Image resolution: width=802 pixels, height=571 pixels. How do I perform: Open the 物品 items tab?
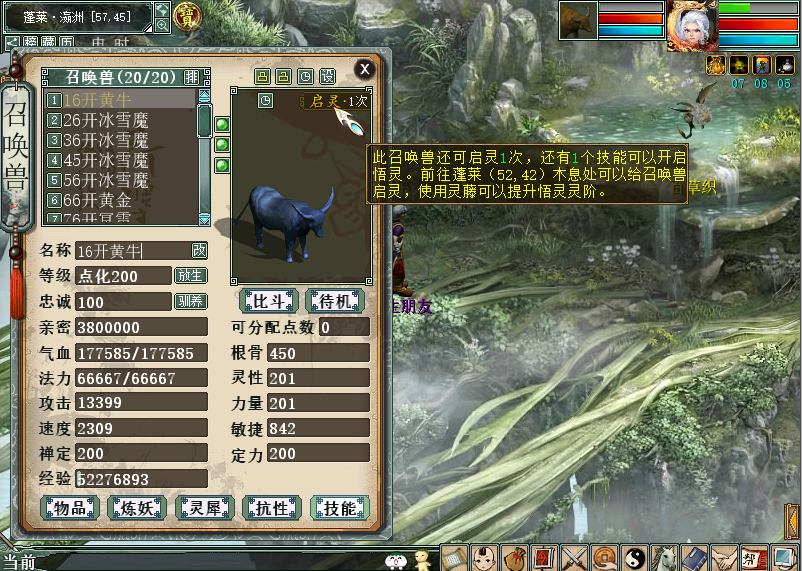pos(70,508)
